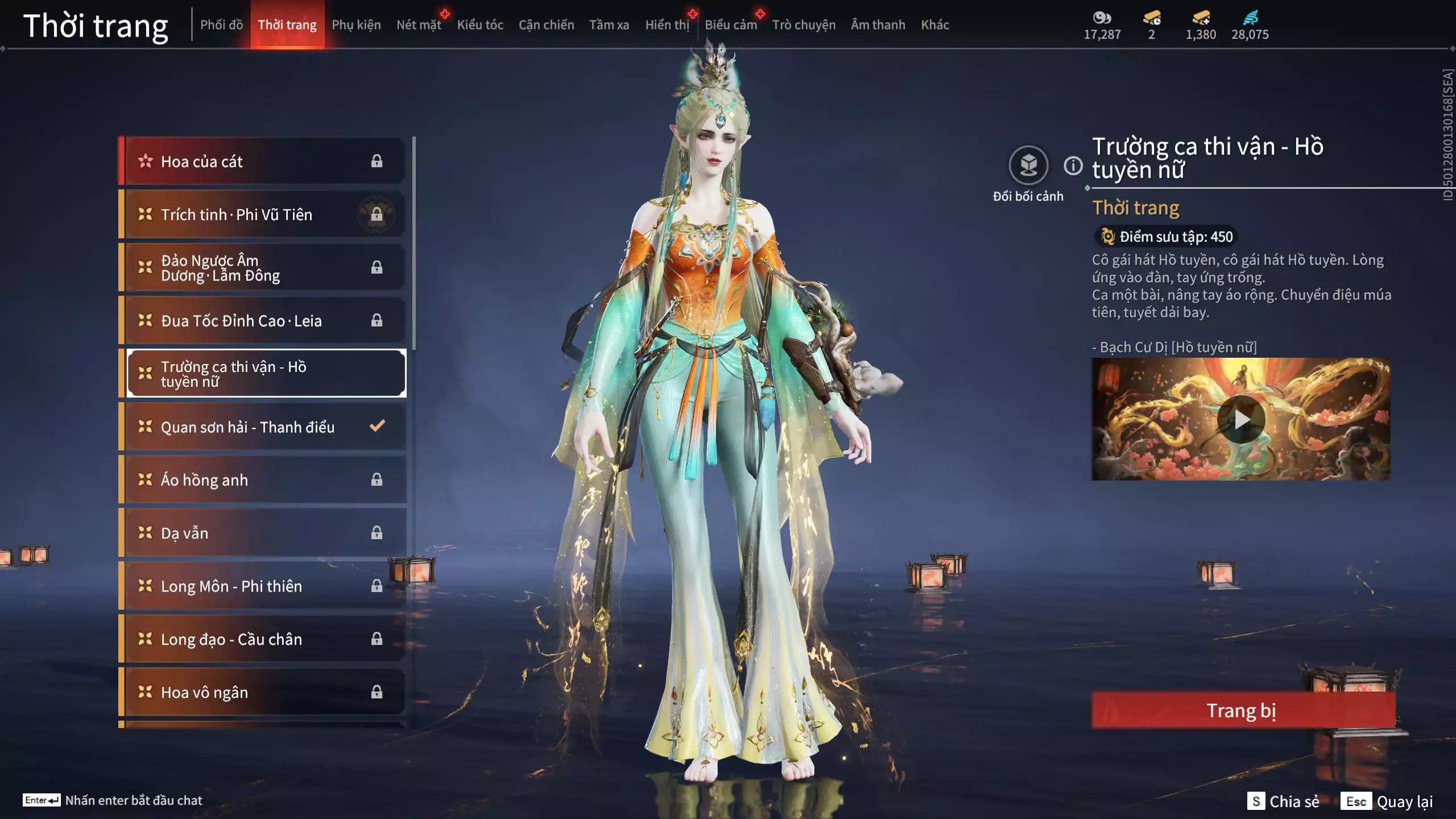Click the Đổi bối cảnh background button
1456x819 pixels.
point(1028,166)
